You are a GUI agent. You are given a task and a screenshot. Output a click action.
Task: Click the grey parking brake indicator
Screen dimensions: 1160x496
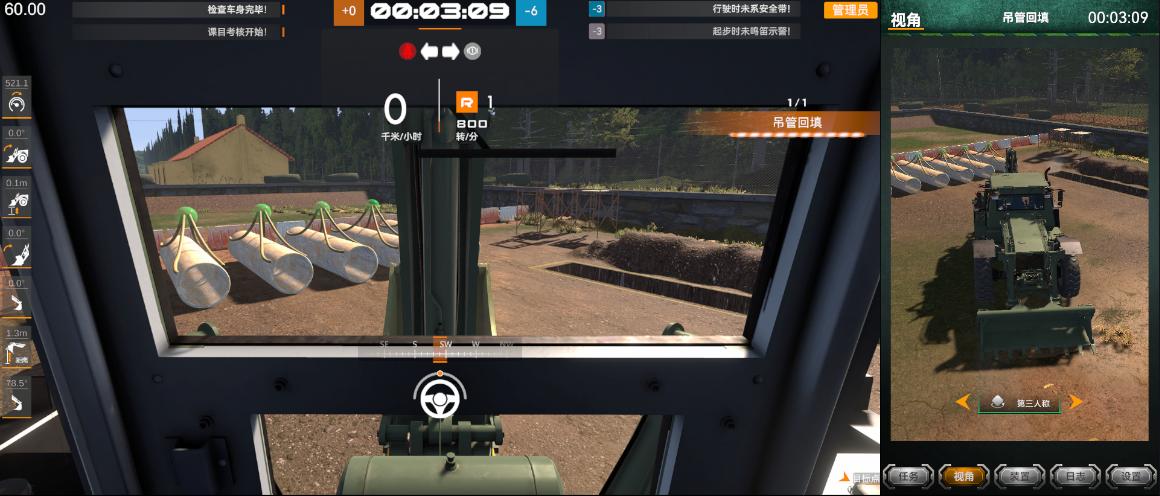tap(472, 51)
